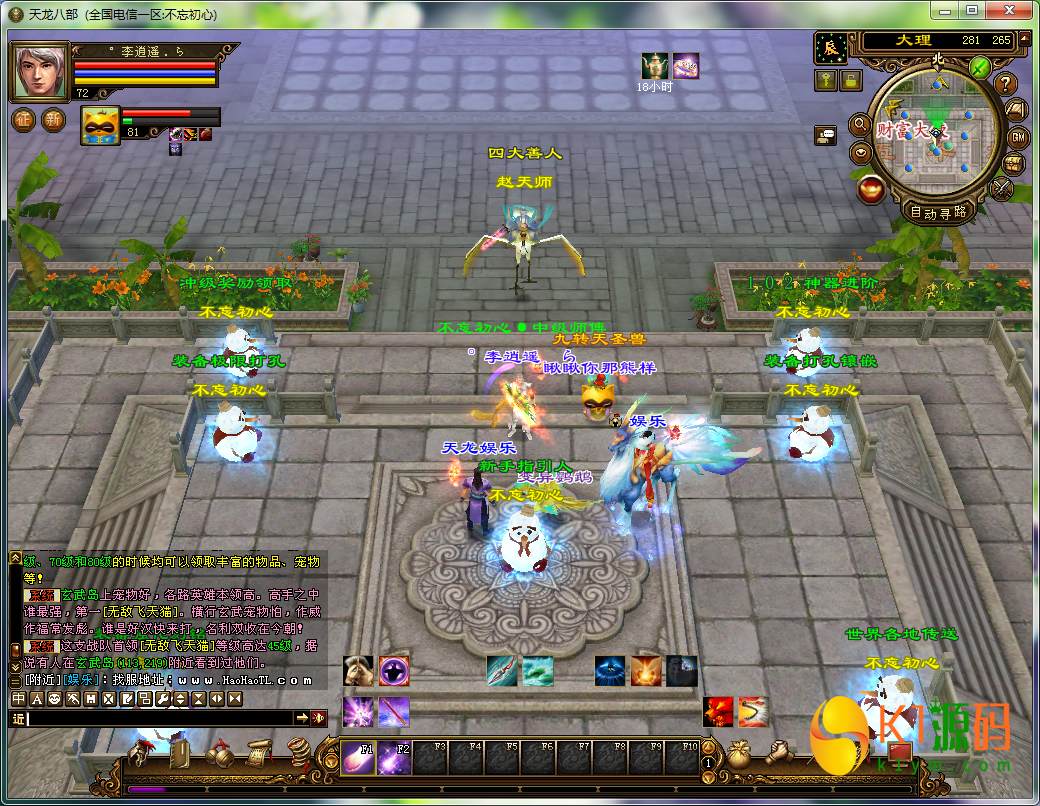Open the money bag inventory icon
The image size is (1040, 806).
coord(738,755)
